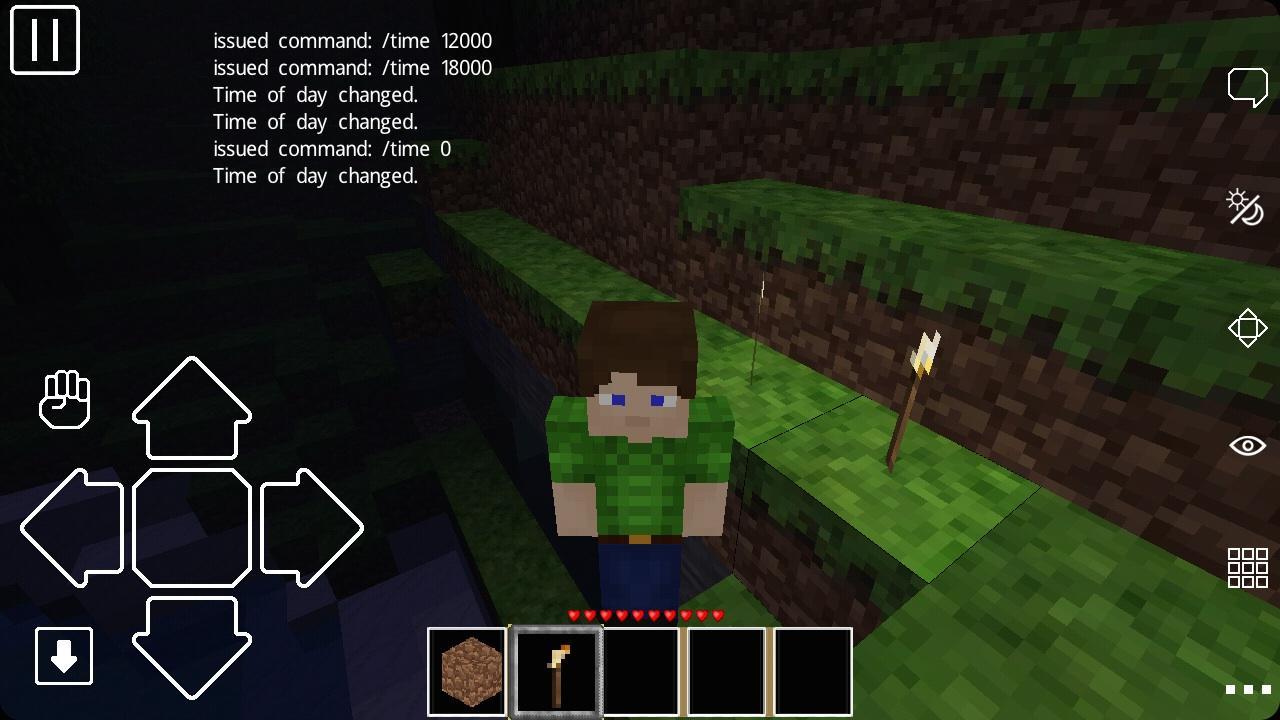Open the inventory grid icon
The image size is (1280, 720).
tap(1247, 565)
